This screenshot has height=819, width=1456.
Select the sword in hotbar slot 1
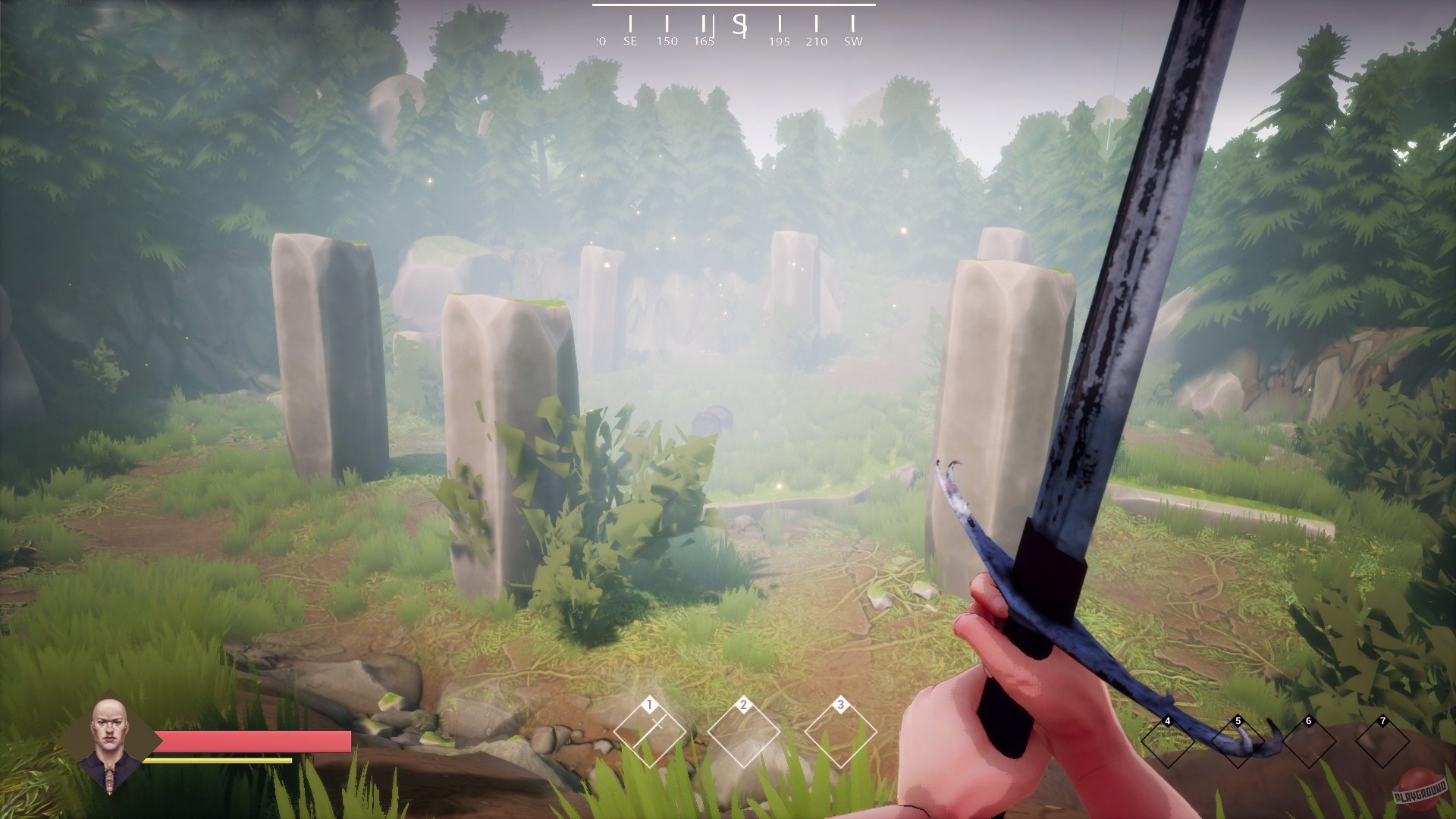click(x=648, y=733)
